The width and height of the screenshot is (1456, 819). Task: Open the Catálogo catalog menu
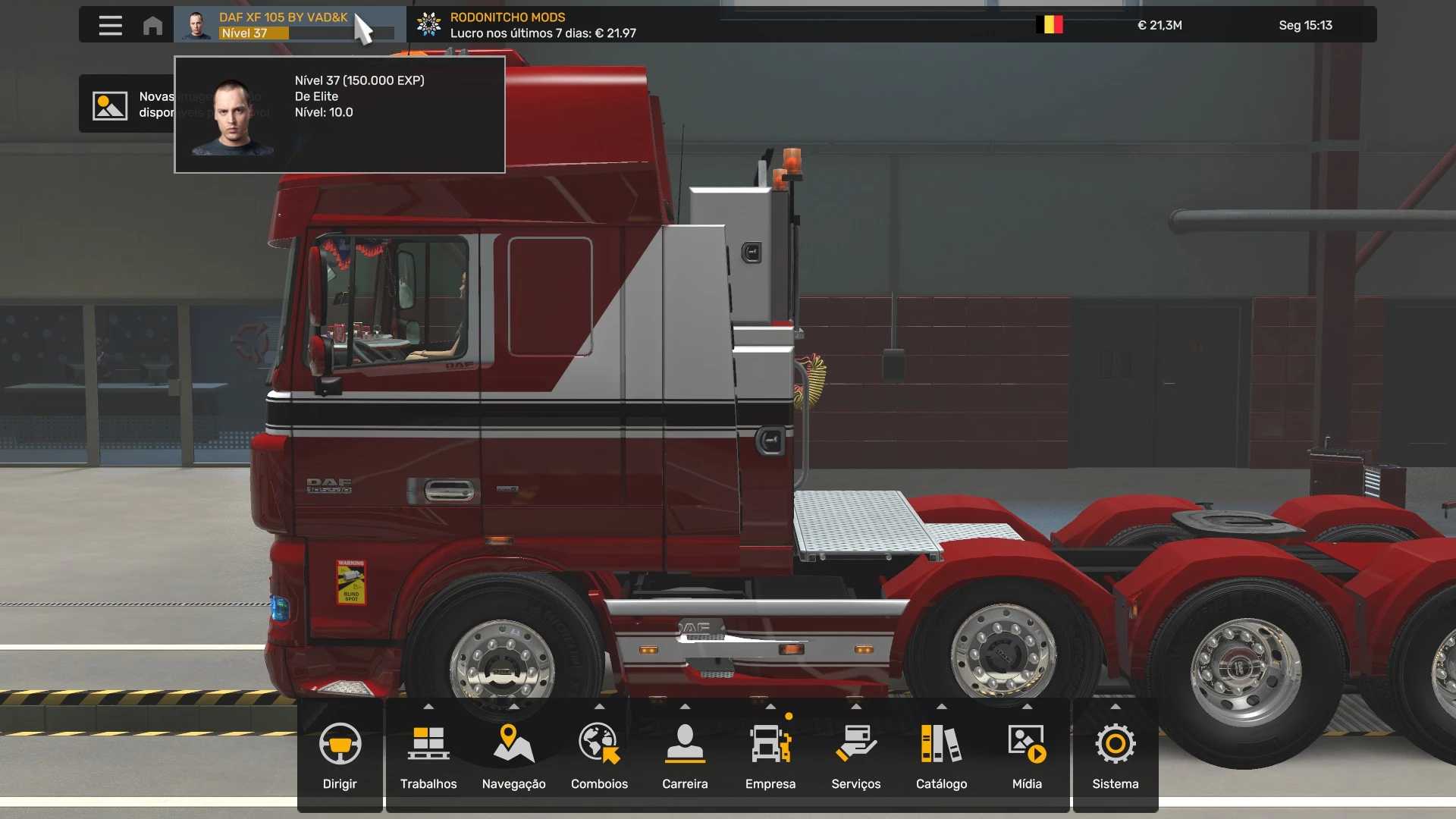pyautogui.click(x=941, y=755)
